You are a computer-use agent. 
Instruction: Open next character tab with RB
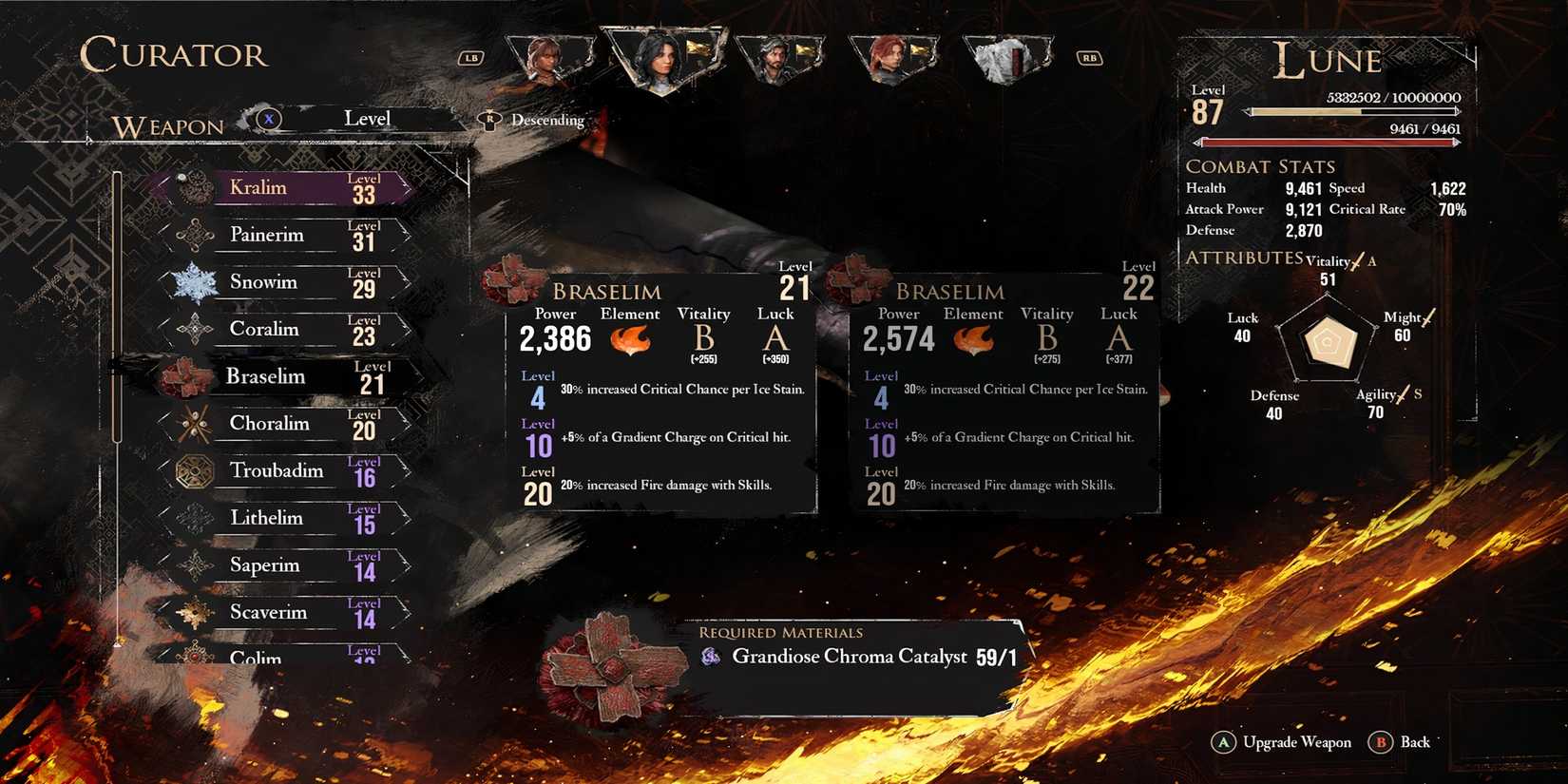[x=1088, y=57]
